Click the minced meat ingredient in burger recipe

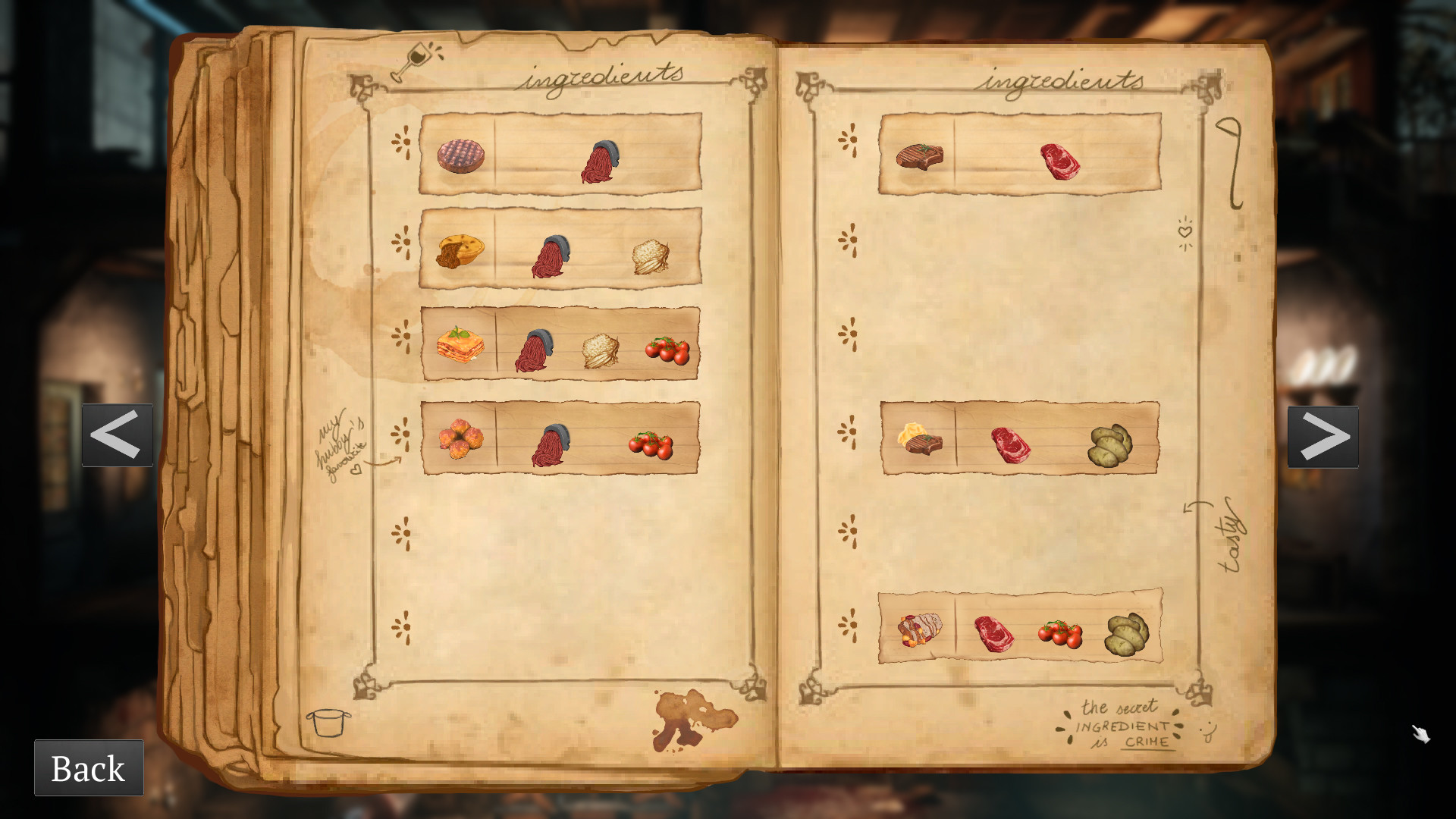[599, 162]
